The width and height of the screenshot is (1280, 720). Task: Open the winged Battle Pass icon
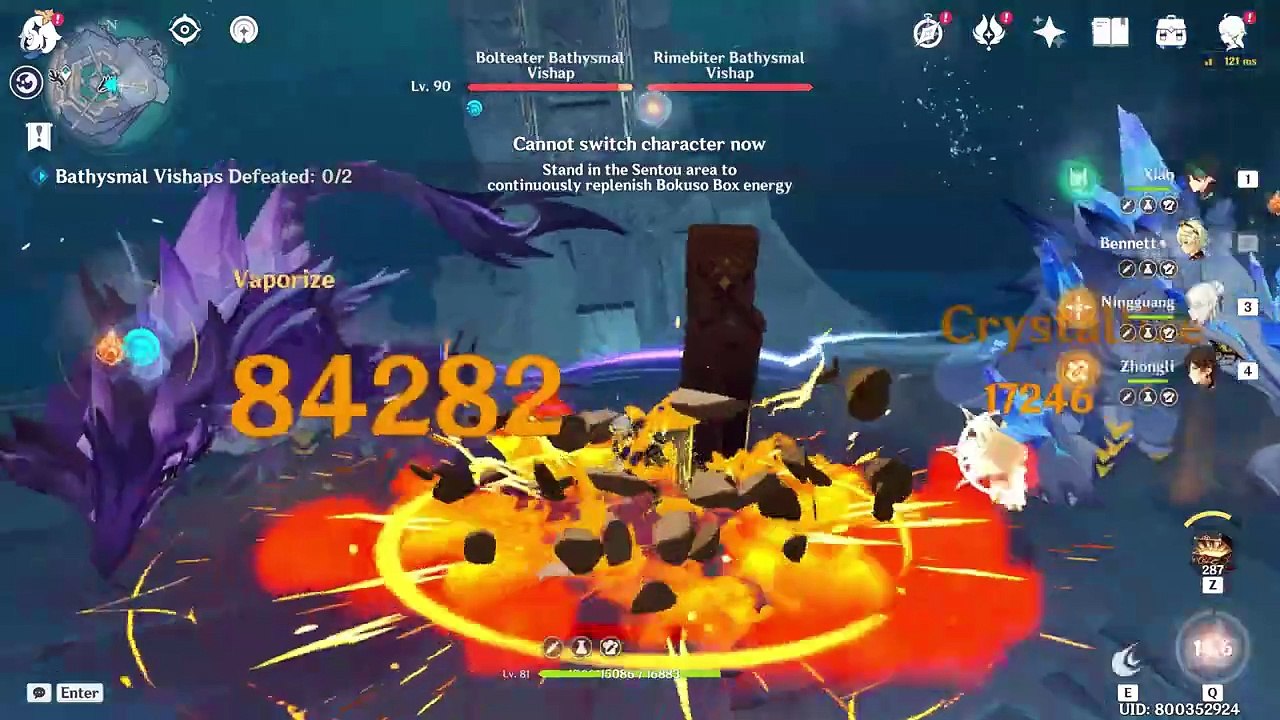pos(989,32)
